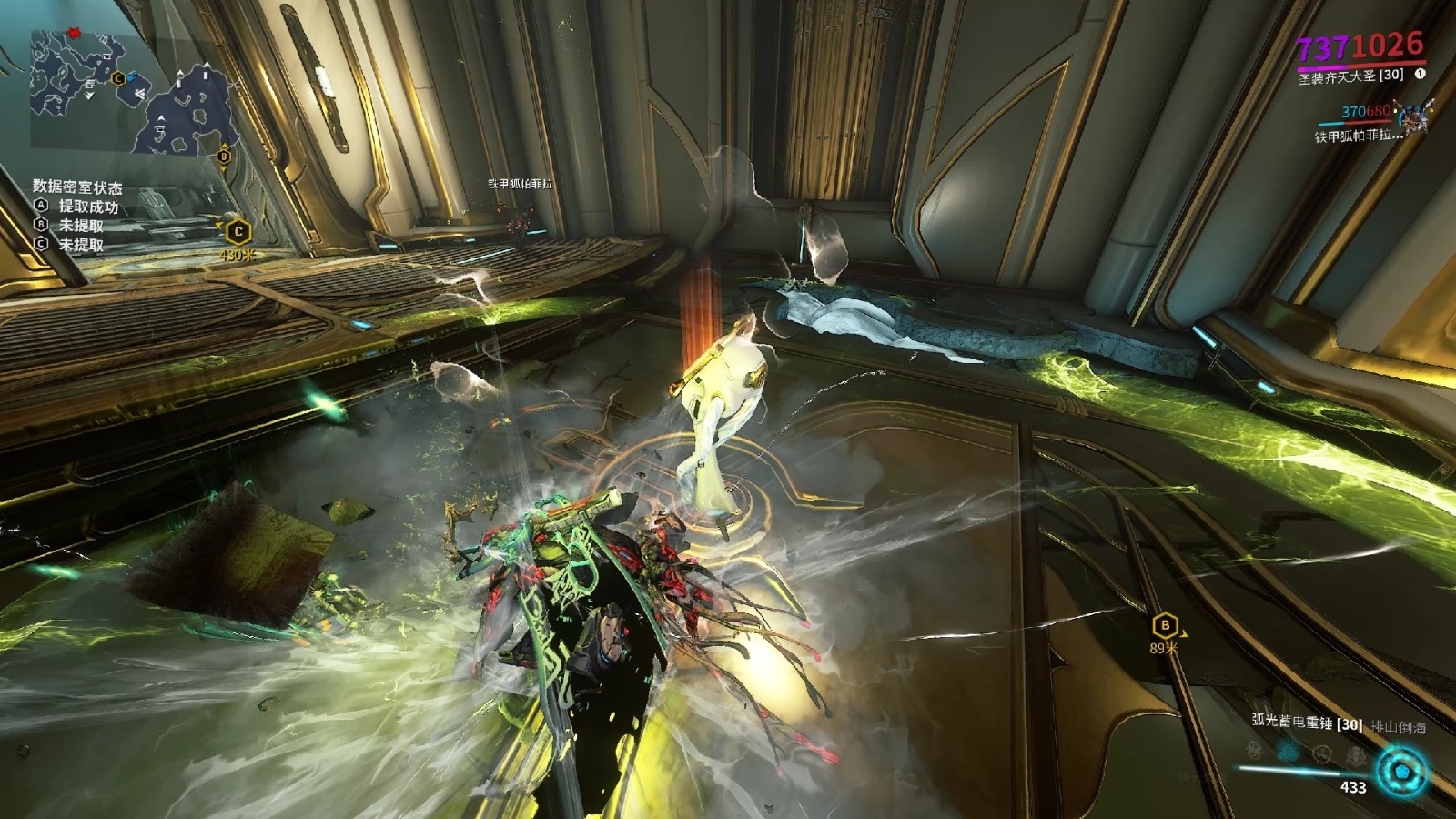Click the vault C waypoint at 430 meters

(238, 233)
